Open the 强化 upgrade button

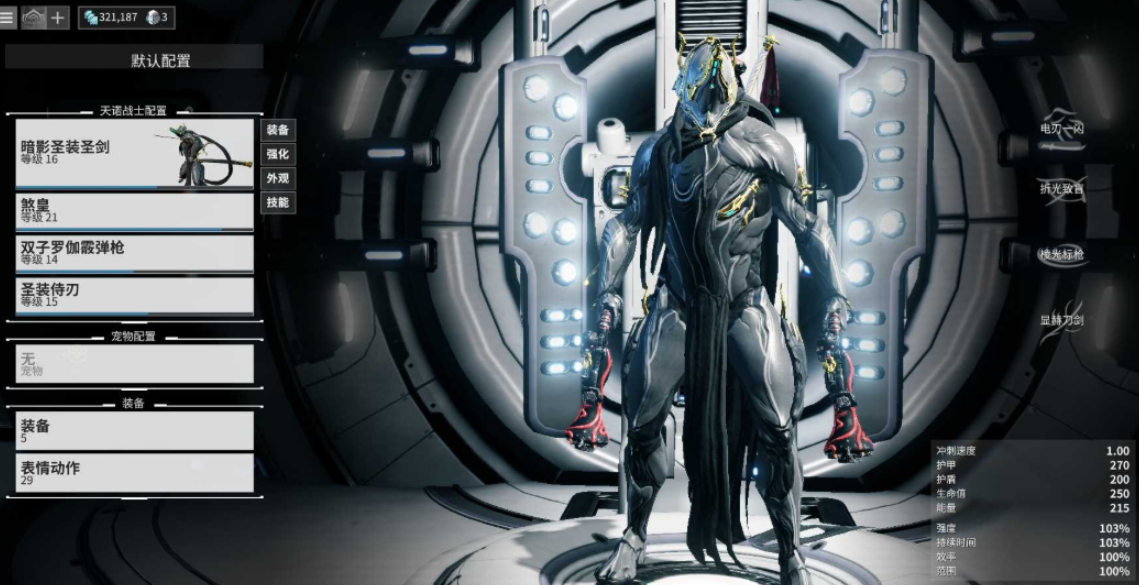[x=278, y=154]
